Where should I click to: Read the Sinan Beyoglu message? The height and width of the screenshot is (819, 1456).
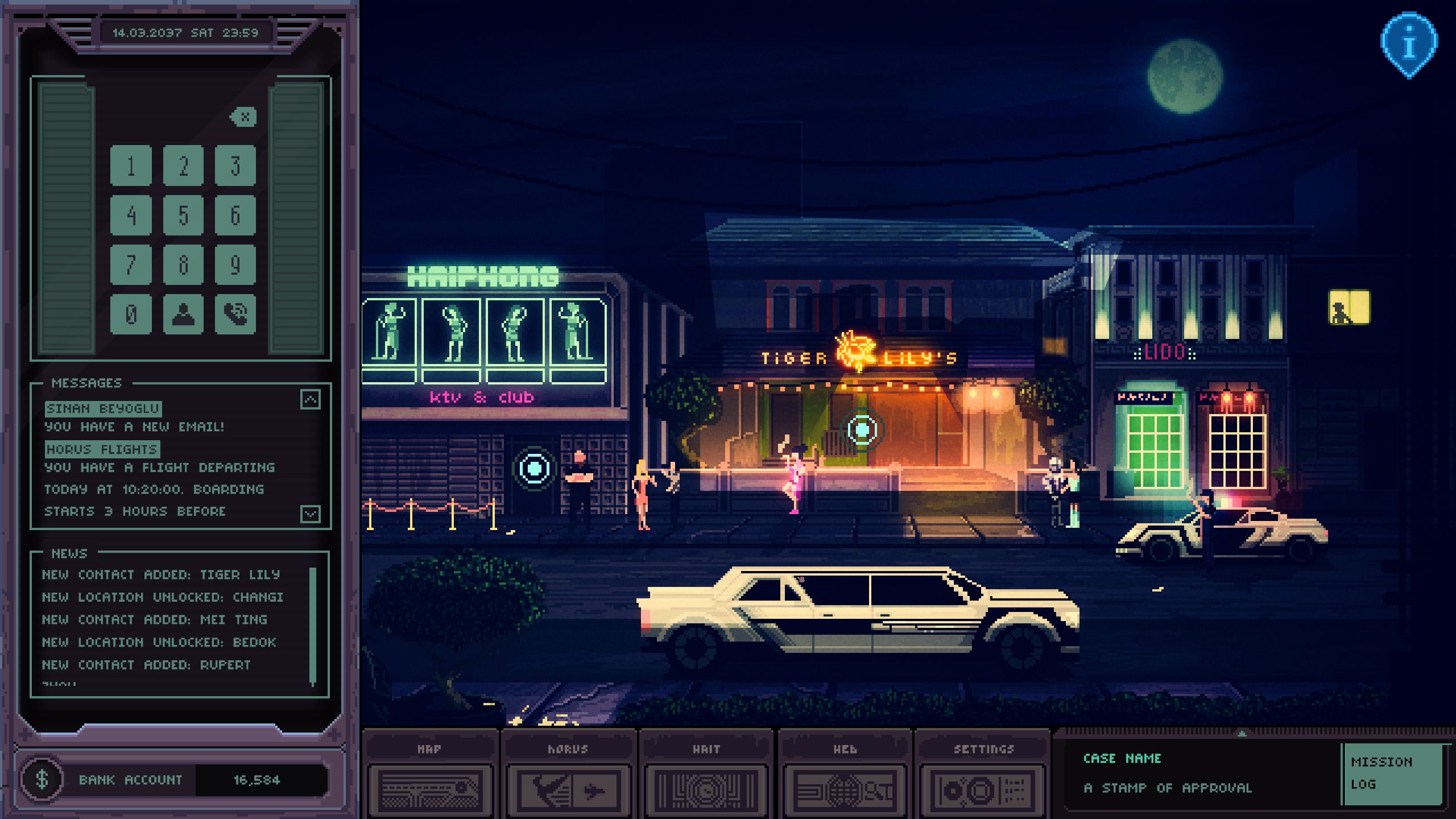104,408
